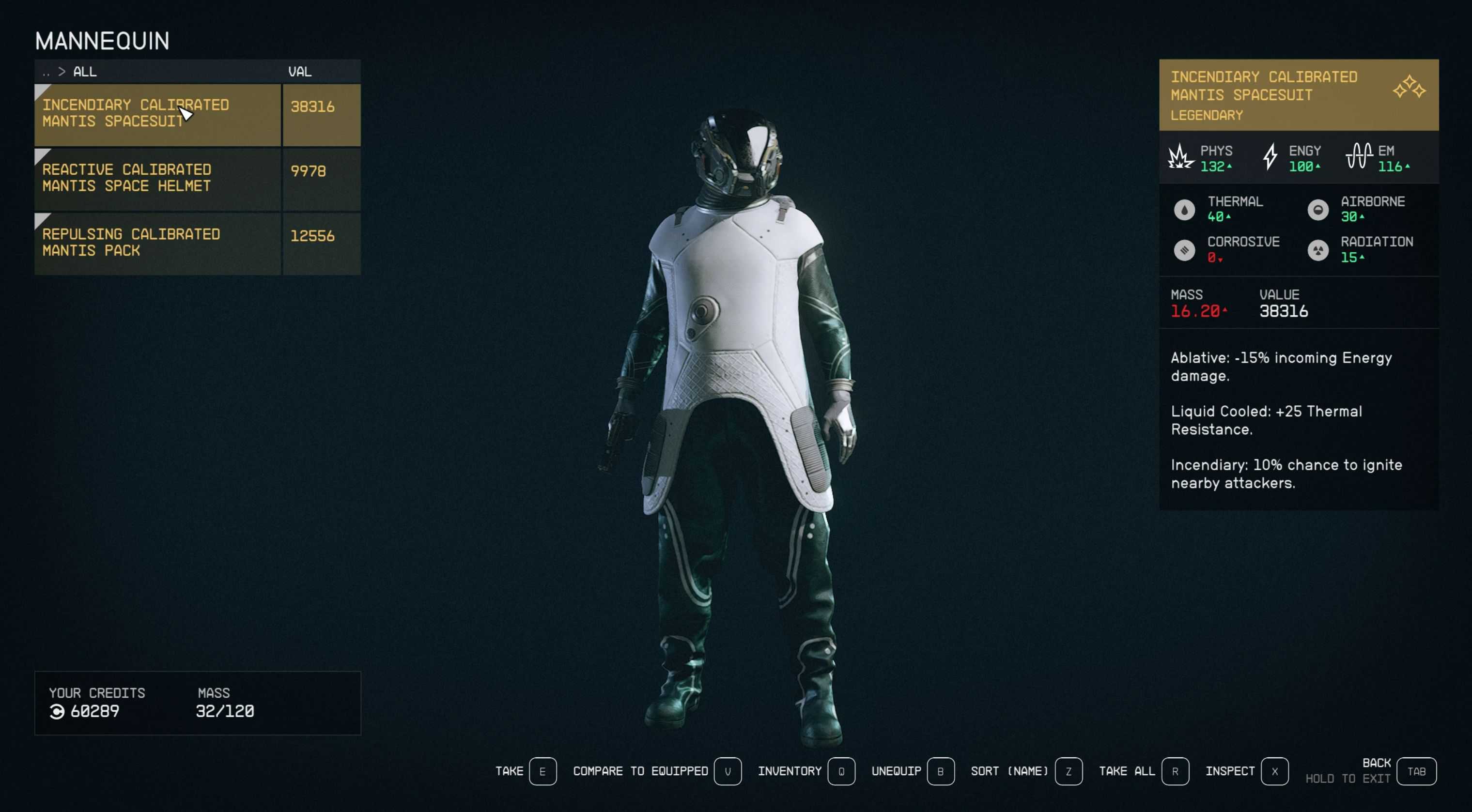Sort the list by the VAL column

click(x=299, y=72)
